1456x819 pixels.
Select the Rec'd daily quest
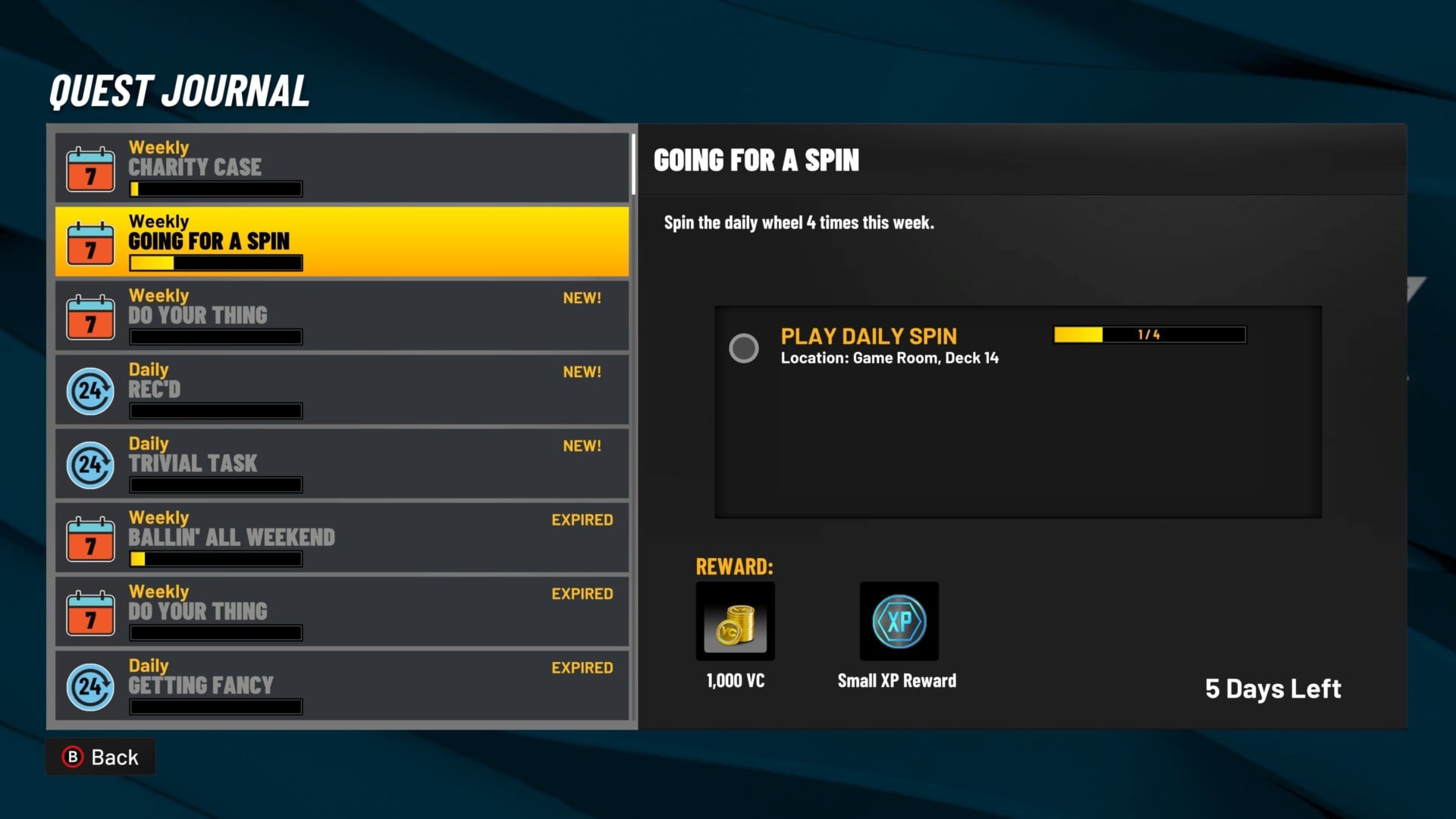341,389
